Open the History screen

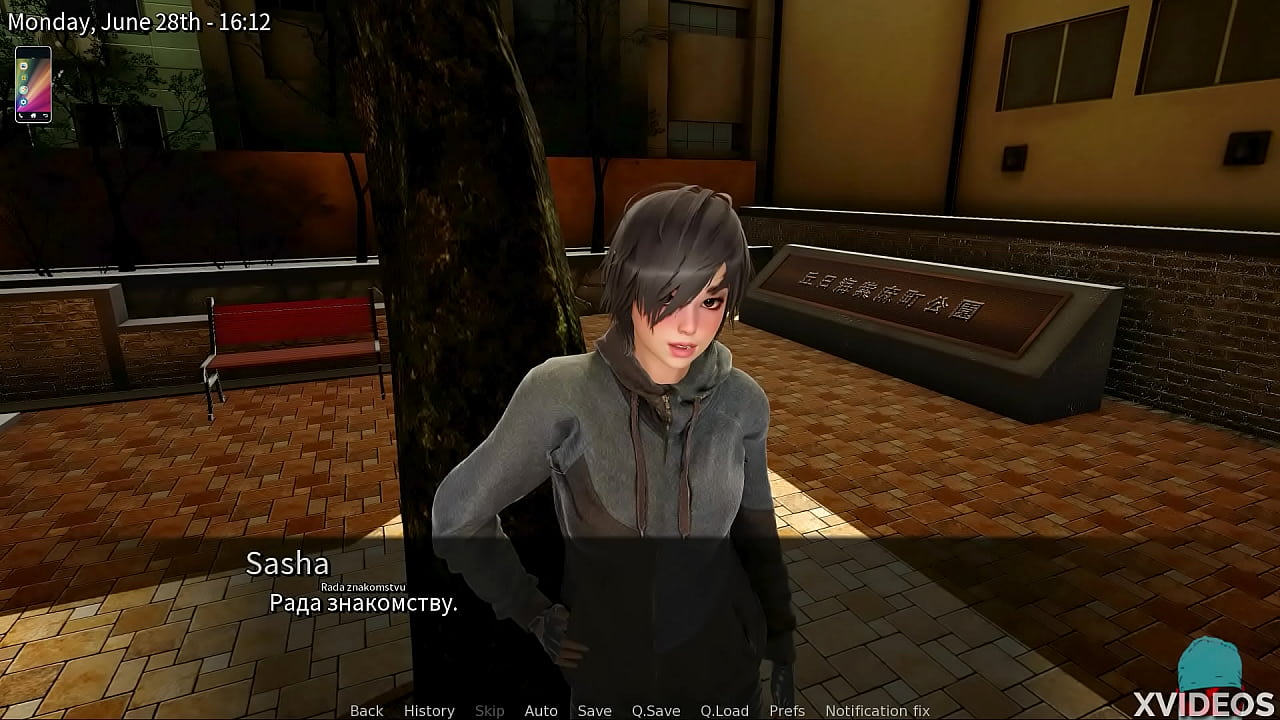428,710
